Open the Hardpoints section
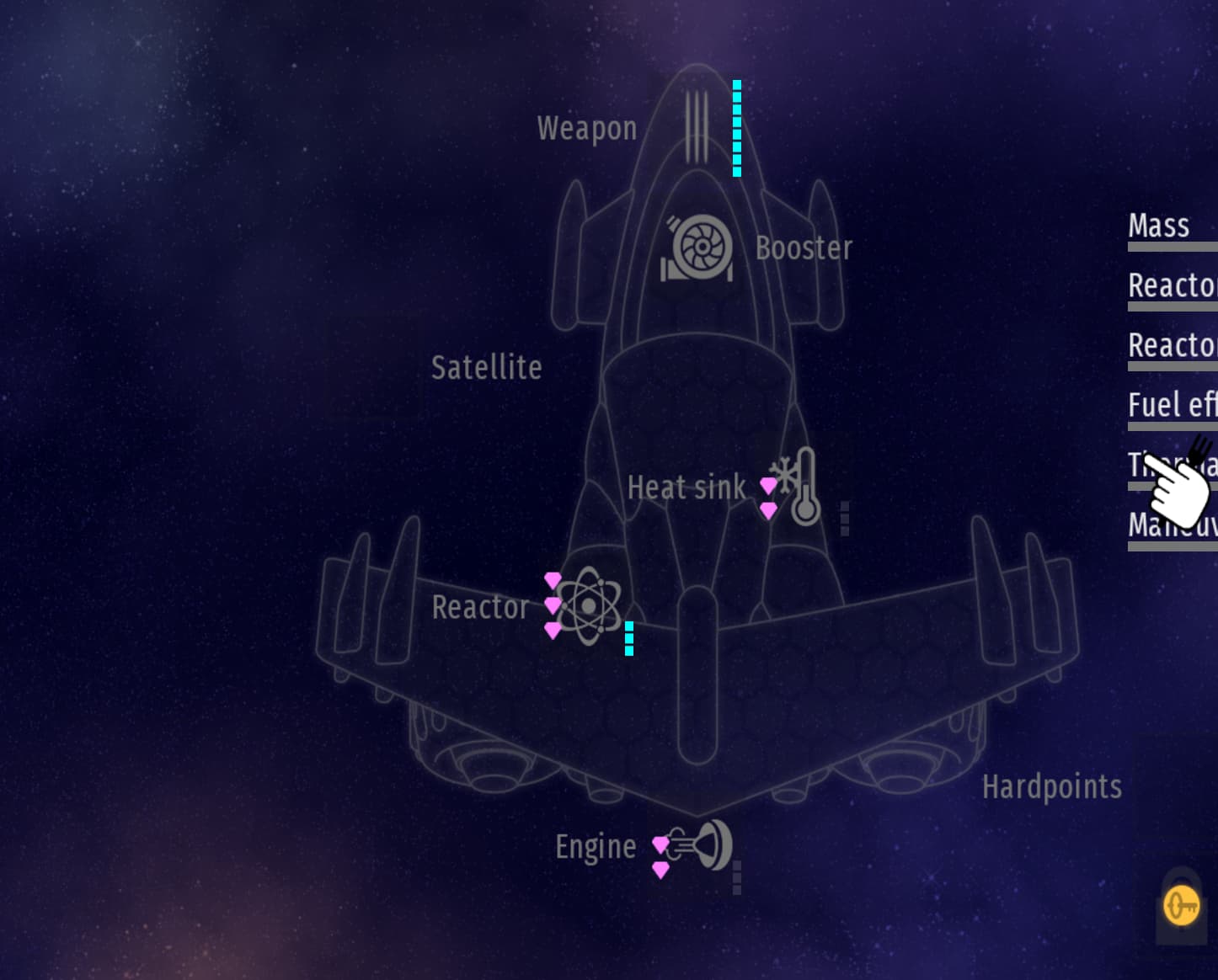The image size is (1218, 980). tap(1051, 786)
